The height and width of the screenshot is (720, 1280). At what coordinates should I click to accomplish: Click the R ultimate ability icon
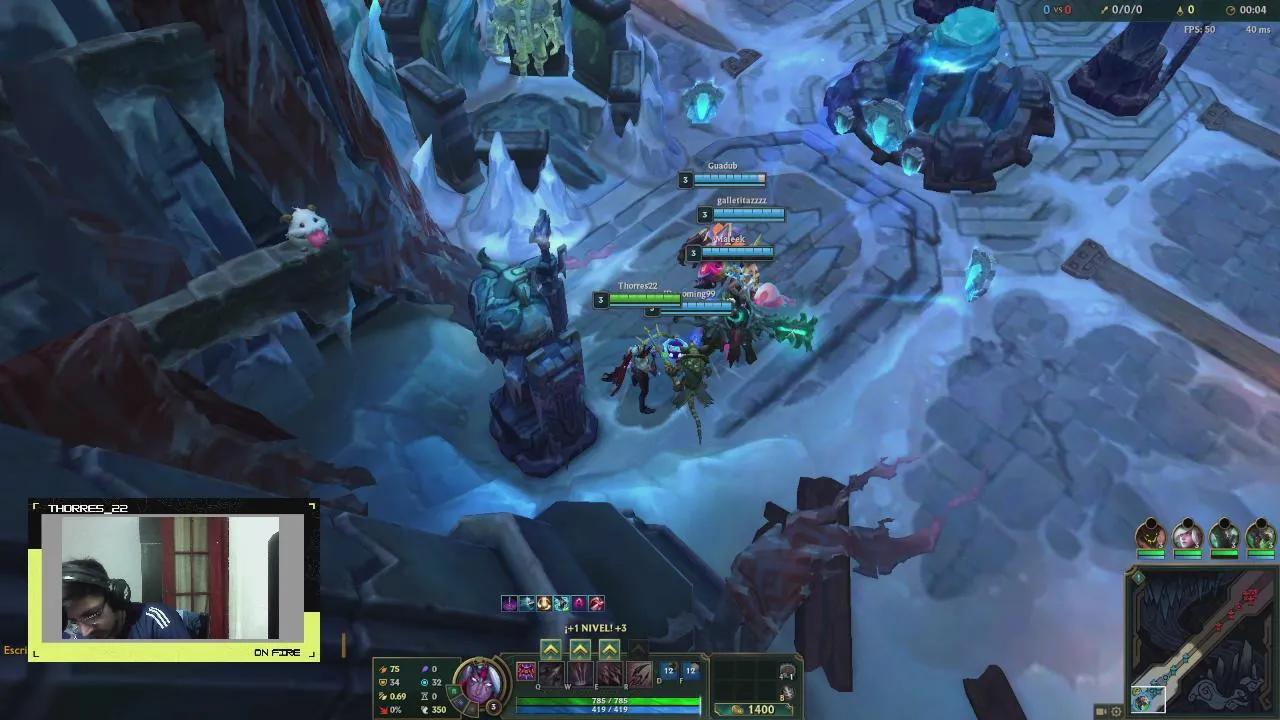pos(639,673)
